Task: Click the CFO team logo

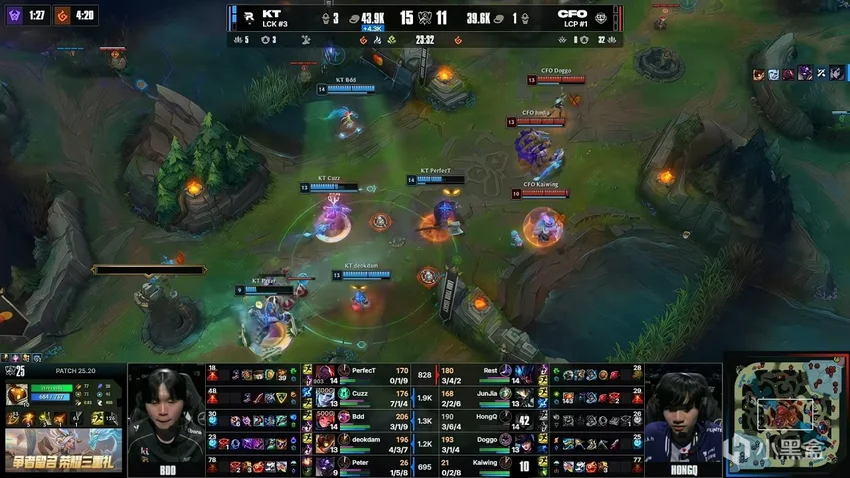Action: point(600,17)
